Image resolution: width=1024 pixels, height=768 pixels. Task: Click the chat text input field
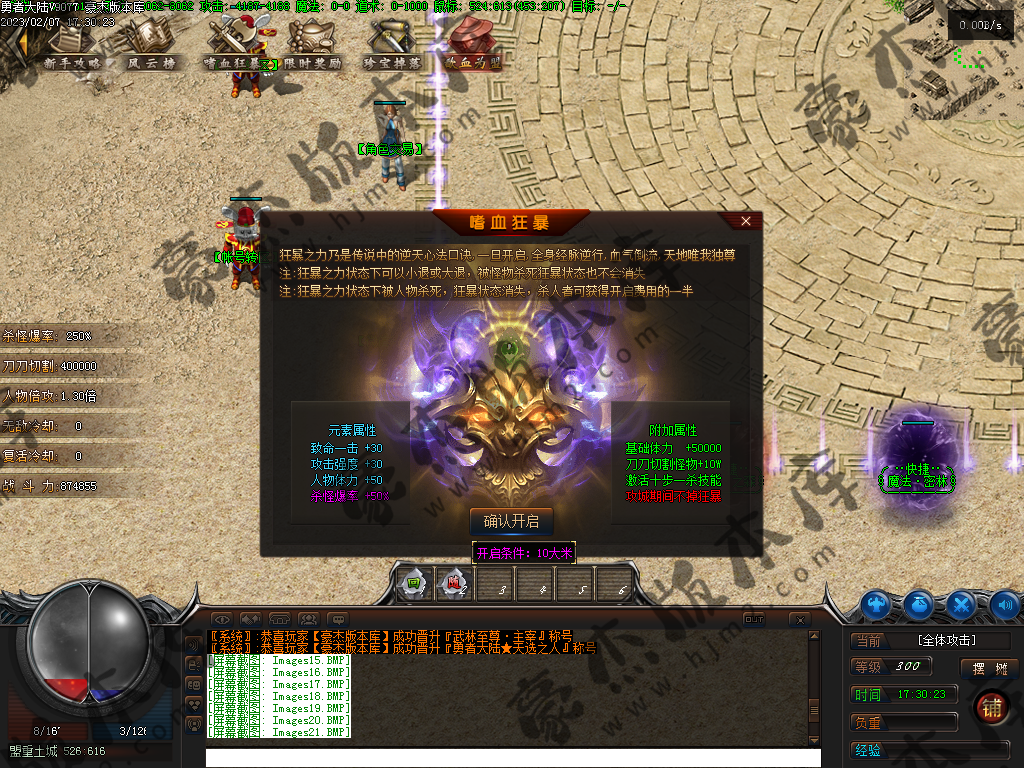click(510, 758)
